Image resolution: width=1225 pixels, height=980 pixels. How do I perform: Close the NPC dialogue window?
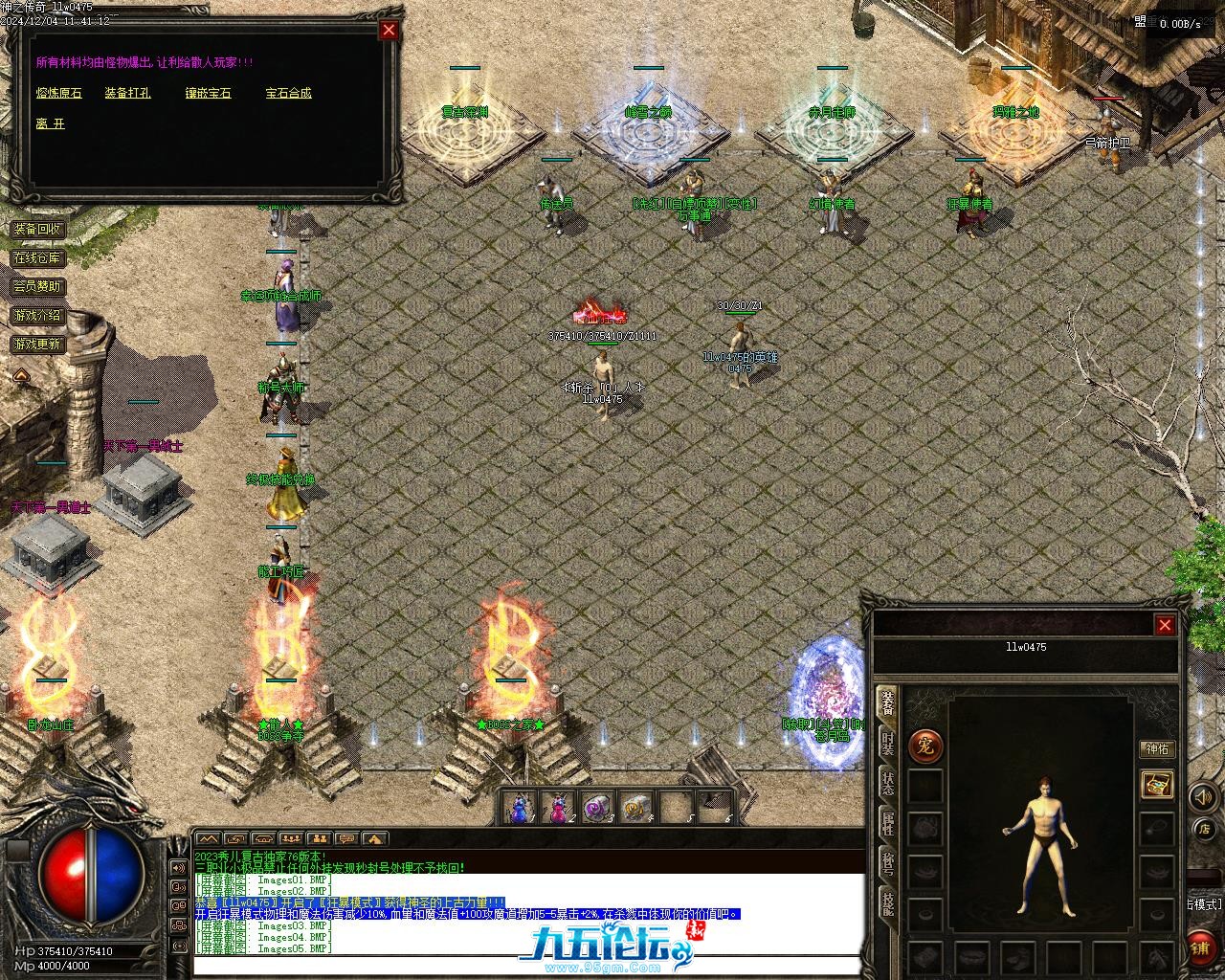point(389,30)
